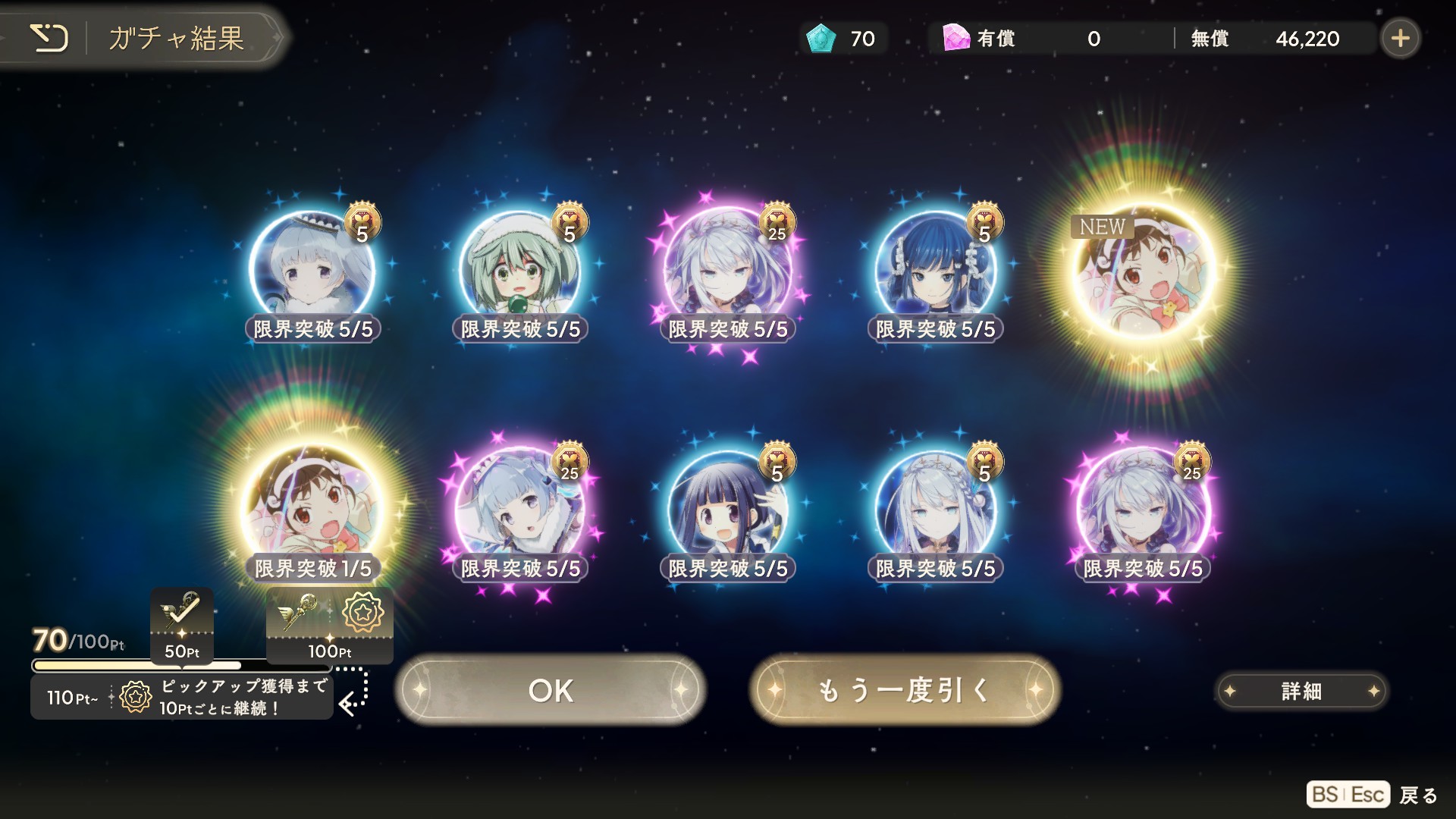Select the light-blue-haired pink-glow character
This screenshot has width=1456, height=819.
point(520,510)
